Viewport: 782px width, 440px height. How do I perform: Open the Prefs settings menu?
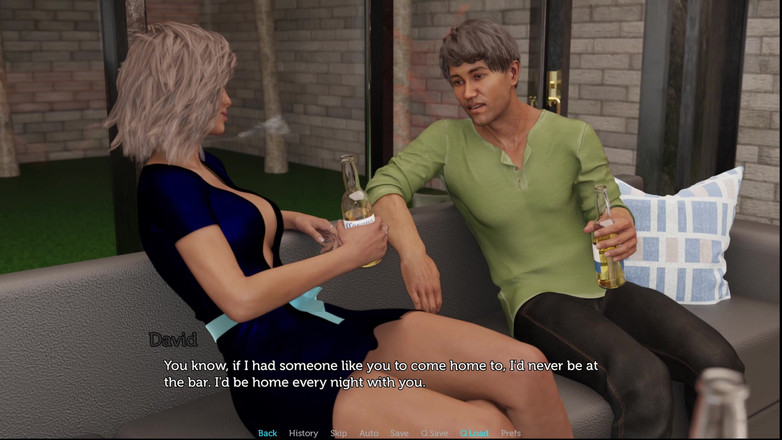pyautogui.click(x=510, y=433)
